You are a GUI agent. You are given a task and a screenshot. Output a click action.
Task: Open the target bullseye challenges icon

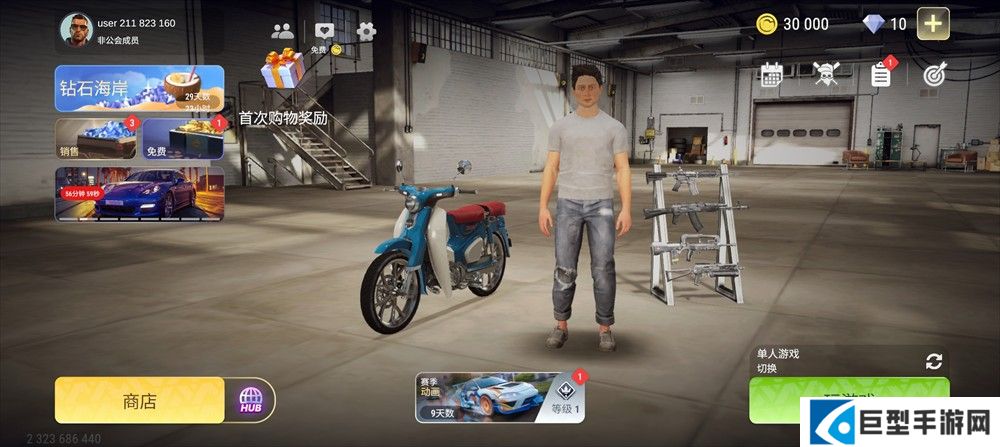coord(934,74)
